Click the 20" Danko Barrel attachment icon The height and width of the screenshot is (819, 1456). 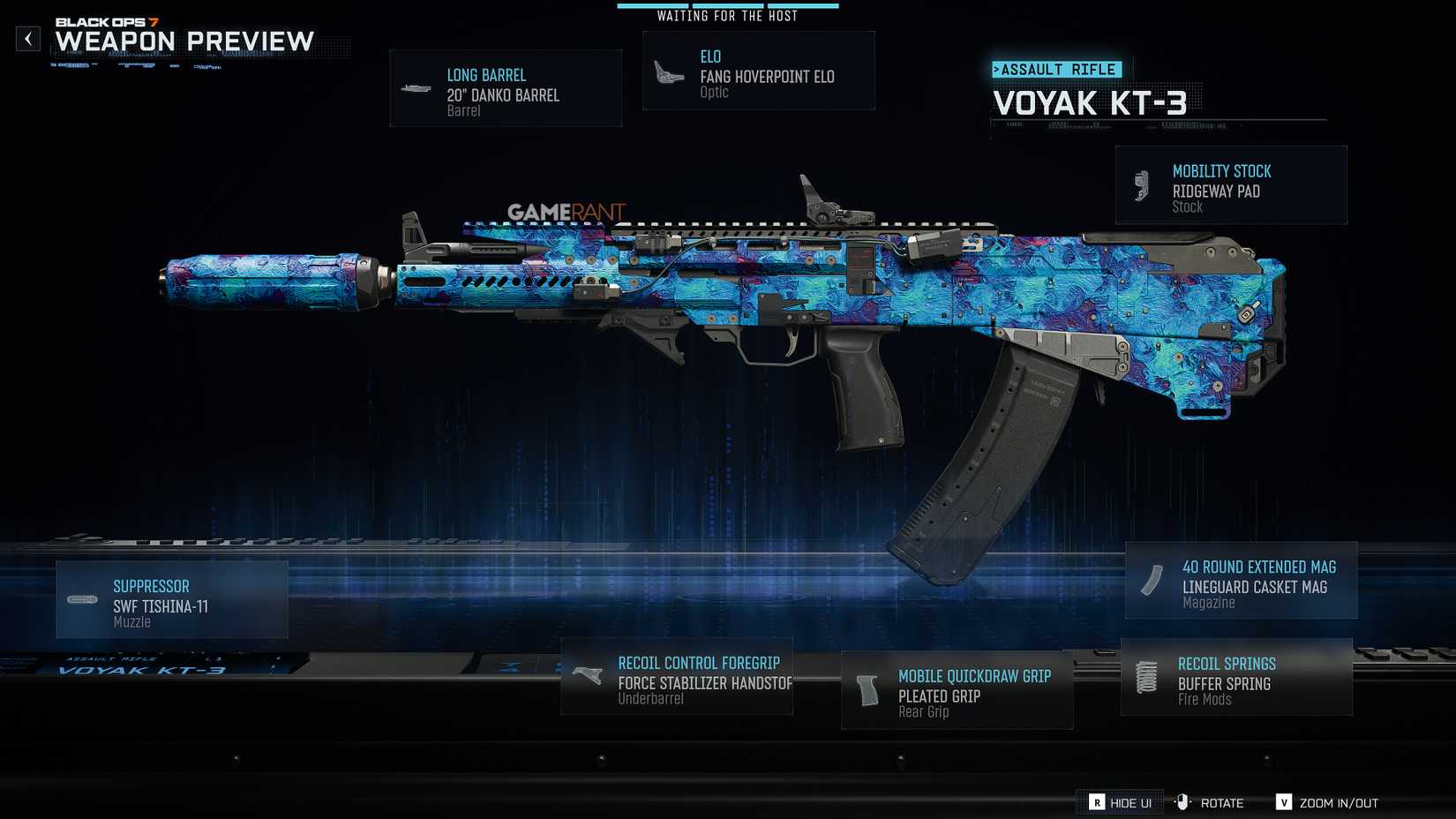pyautogui.click(x=417, y=87)
